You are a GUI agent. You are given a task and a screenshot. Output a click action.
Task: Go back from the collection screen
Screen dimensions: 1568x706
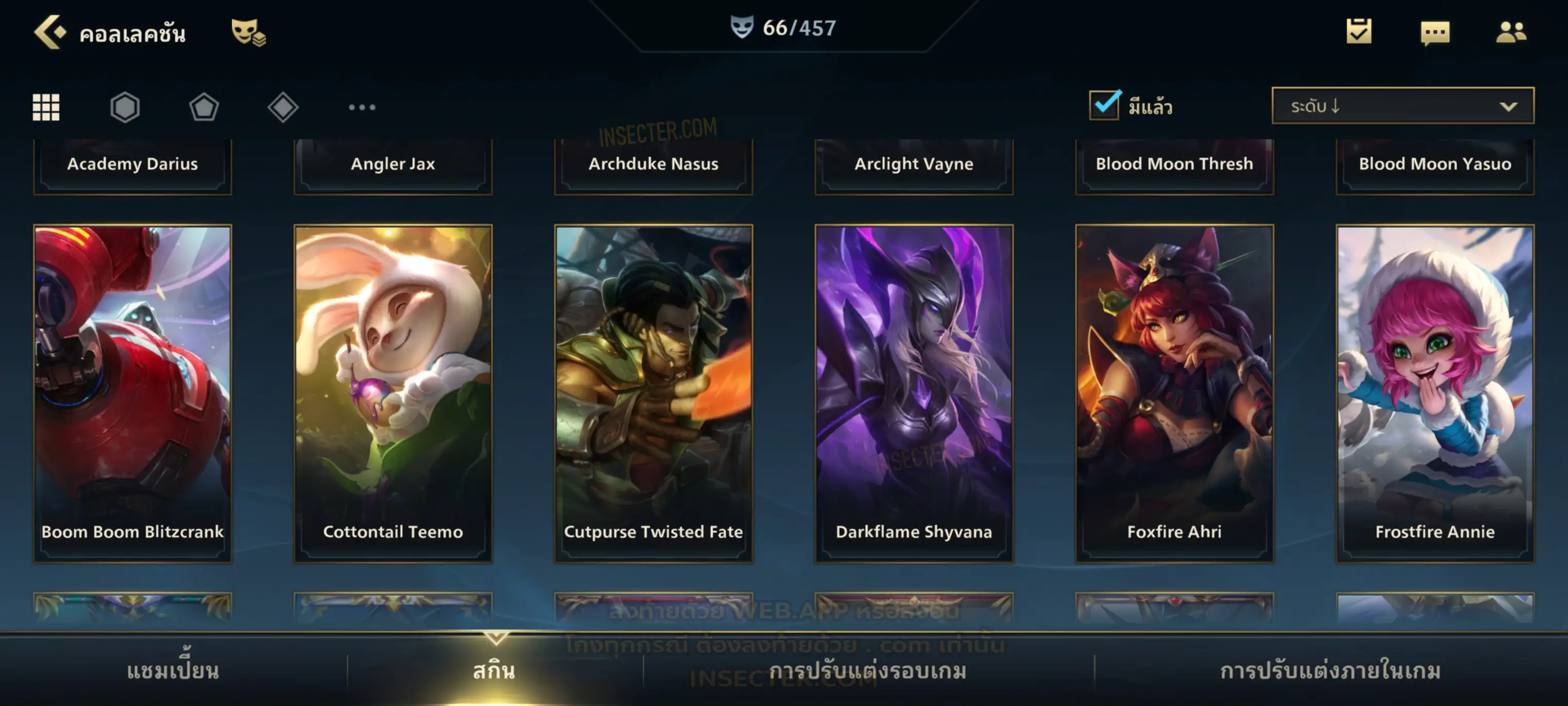(x=49, y=32)
